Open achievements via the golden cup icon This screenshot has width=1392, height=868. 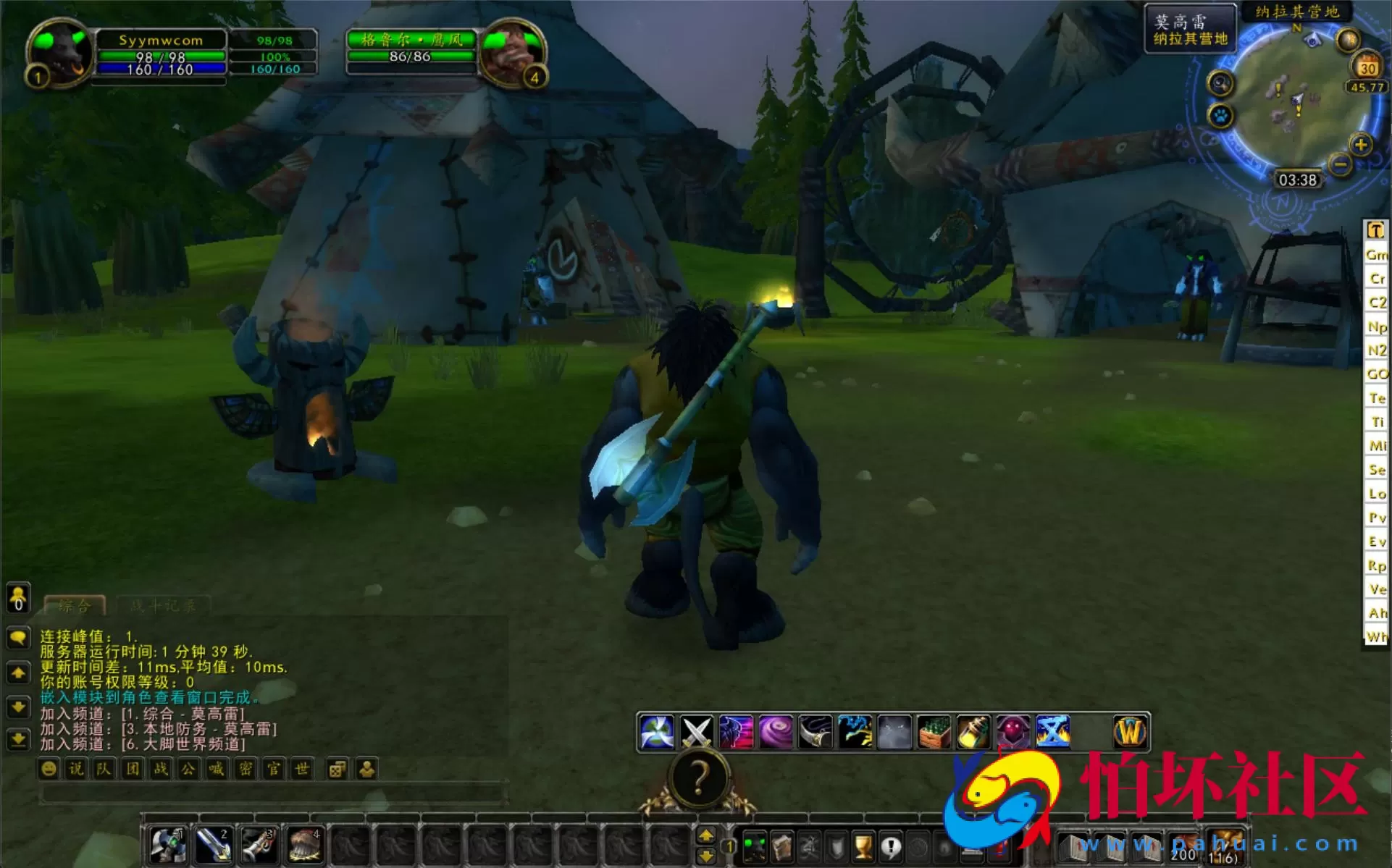pyautogui.click(x=864, y=847)
